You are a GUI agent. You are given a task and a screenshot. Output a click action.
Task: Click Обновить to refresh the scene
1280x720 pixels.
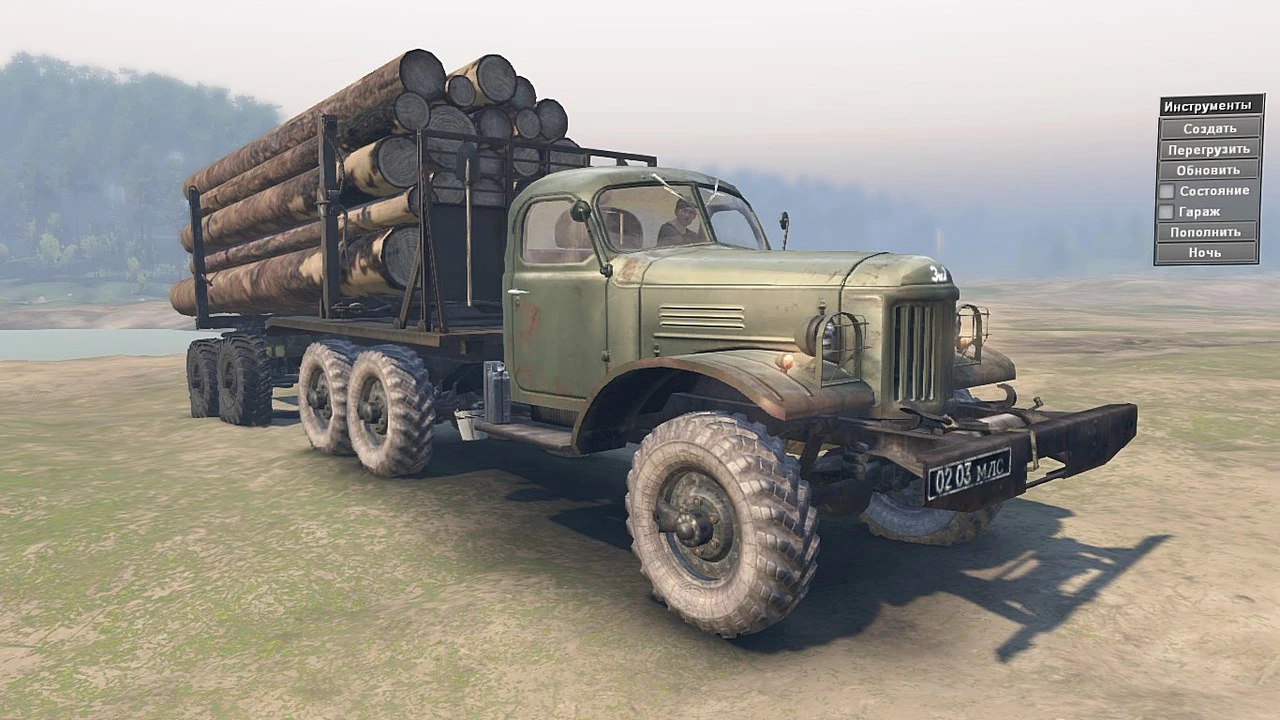pos(1209,169)
